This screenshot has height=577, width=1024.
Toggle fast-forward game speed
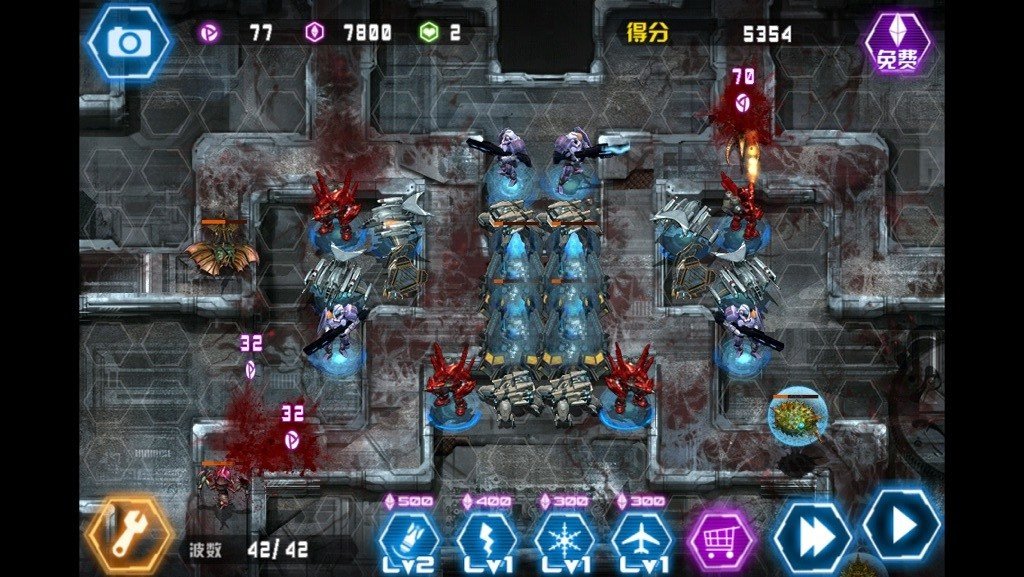click(811, 536)
